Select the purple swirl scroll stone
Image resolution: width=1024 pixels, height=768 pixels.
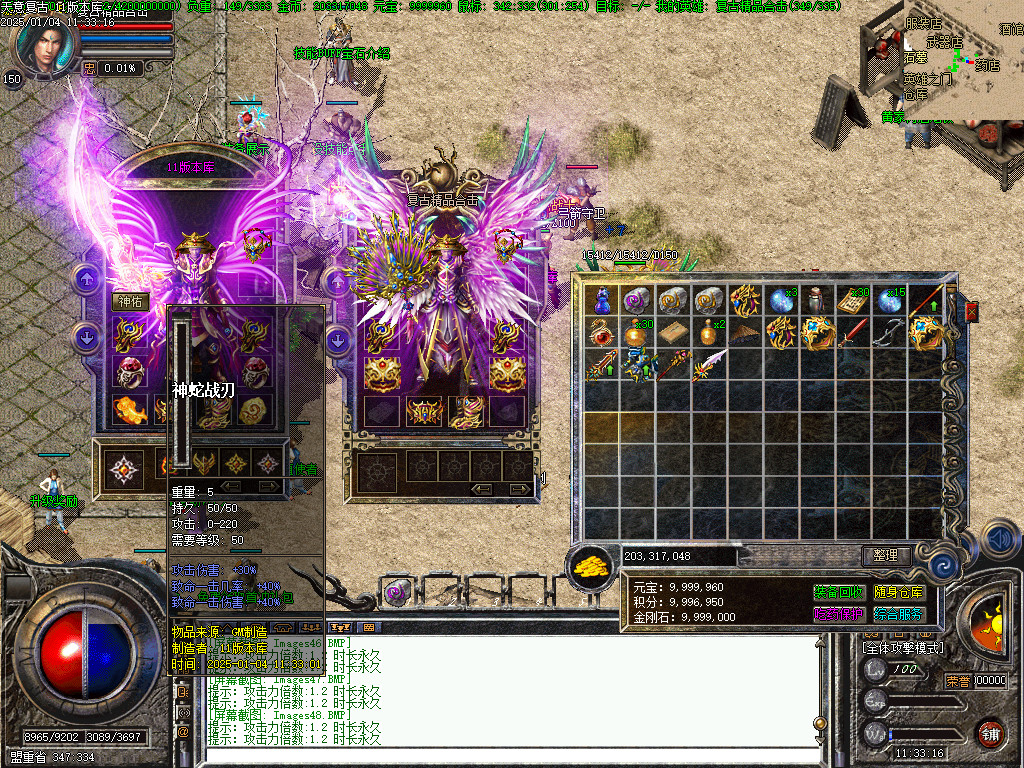click(637, 299)
